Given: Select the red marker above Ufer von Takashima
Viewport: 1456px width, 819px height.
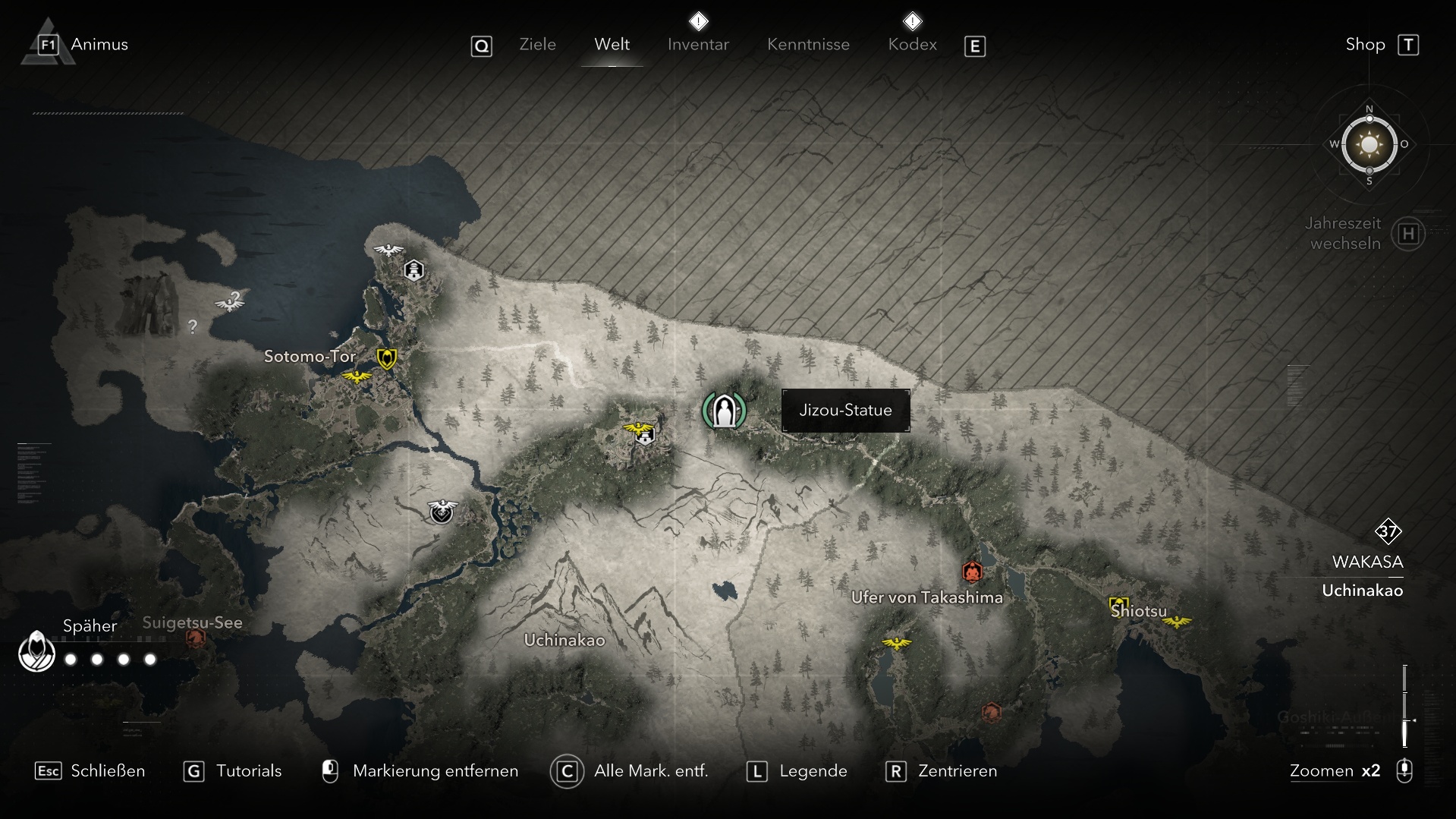Looking at the screenshot, I should point(972,571).
